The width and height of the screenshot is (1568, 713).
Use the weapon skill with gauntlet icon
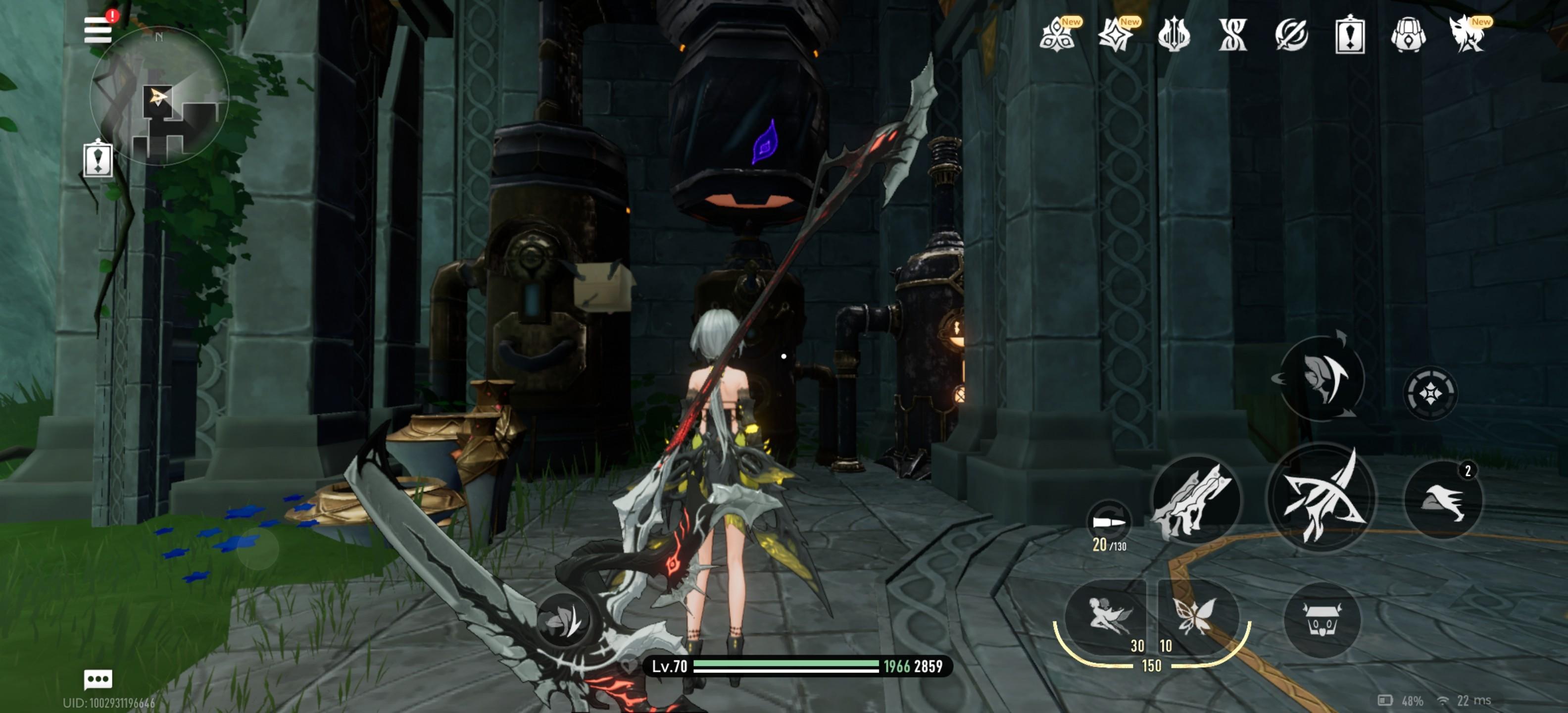(1195, 499)
